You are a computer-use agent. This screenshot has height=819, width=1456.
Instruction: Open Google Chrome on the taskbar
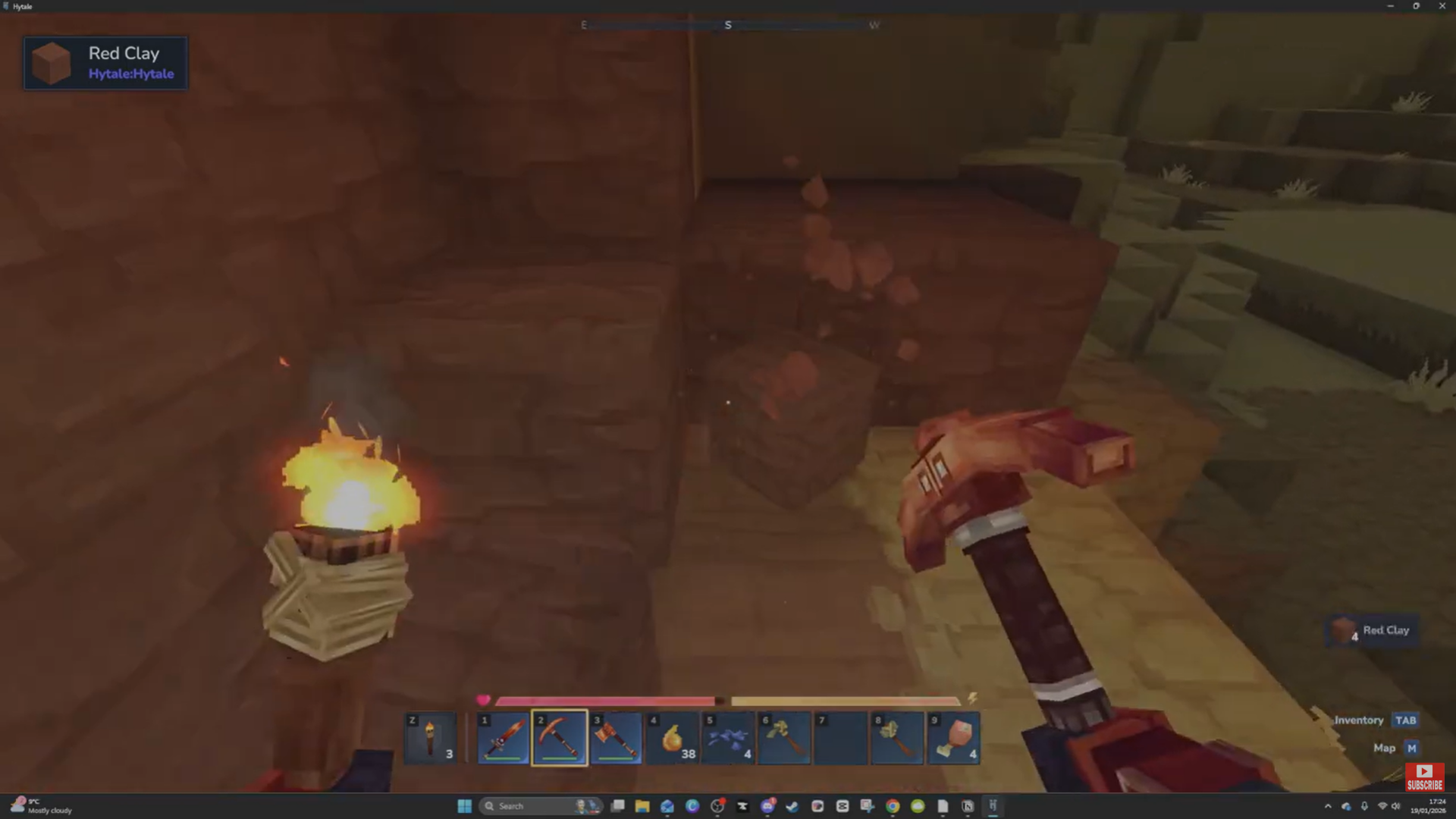pos(892,806)
